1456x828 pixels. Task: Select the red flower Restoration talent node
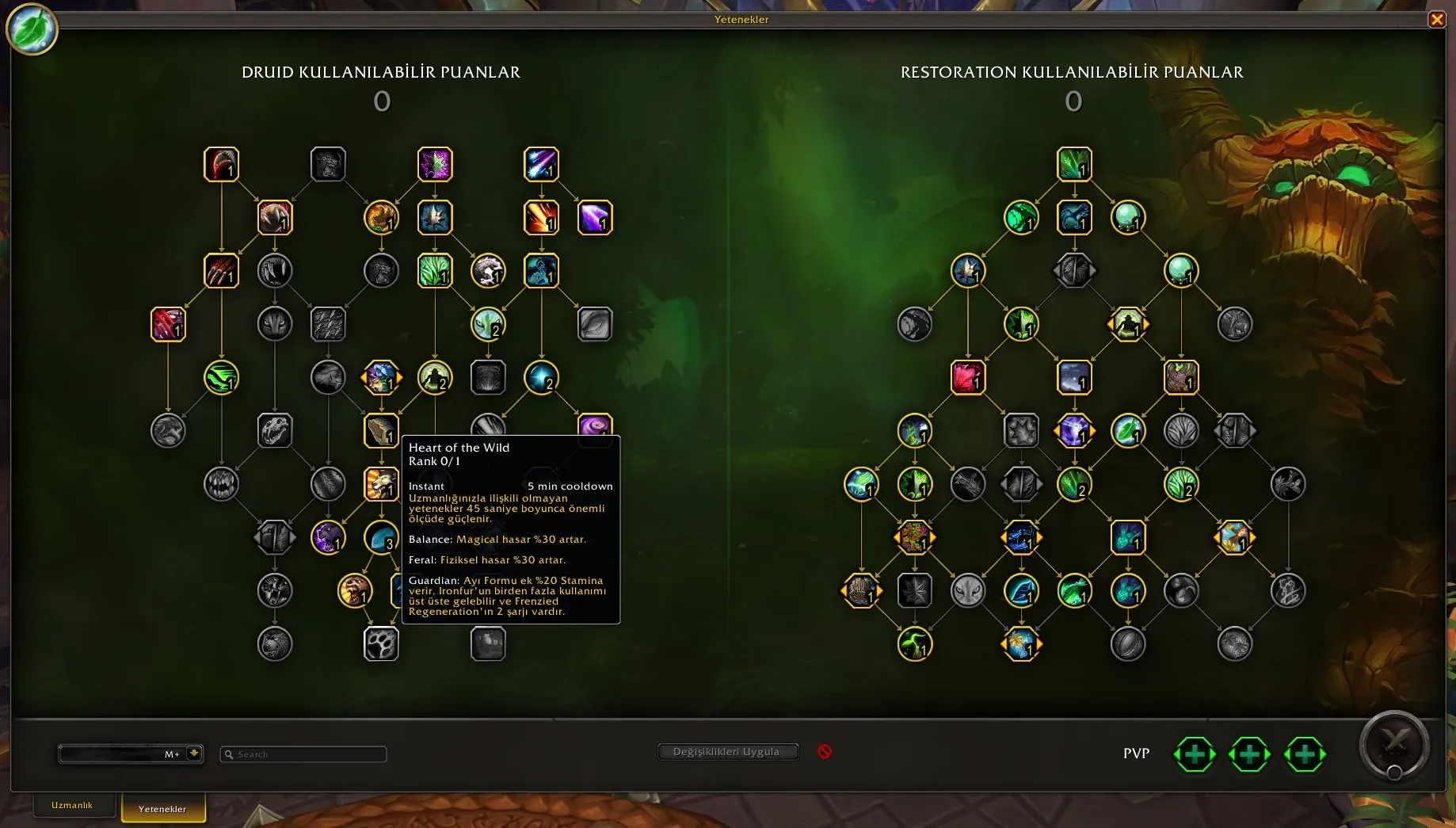[967, 377]
